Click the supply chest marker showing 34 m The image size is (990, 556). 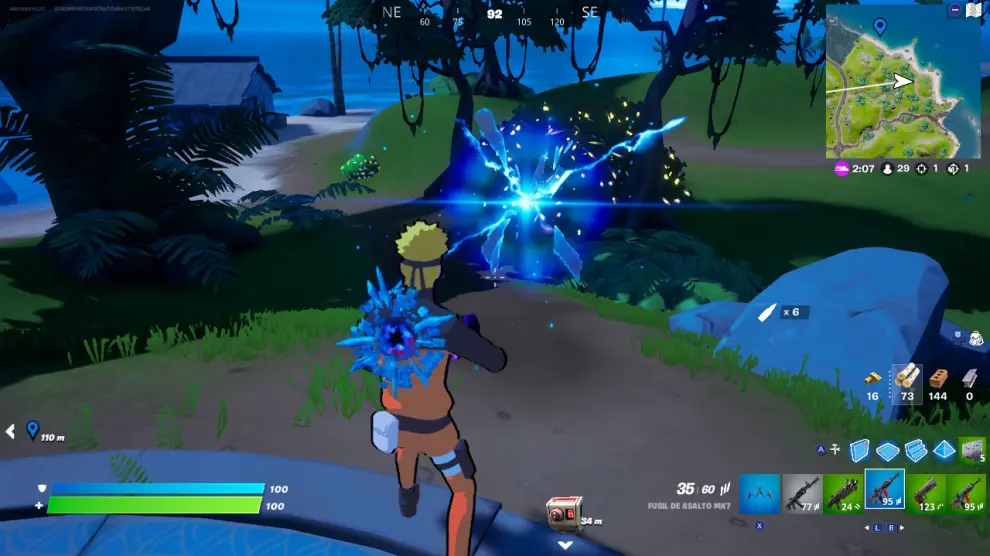(562, 512)
